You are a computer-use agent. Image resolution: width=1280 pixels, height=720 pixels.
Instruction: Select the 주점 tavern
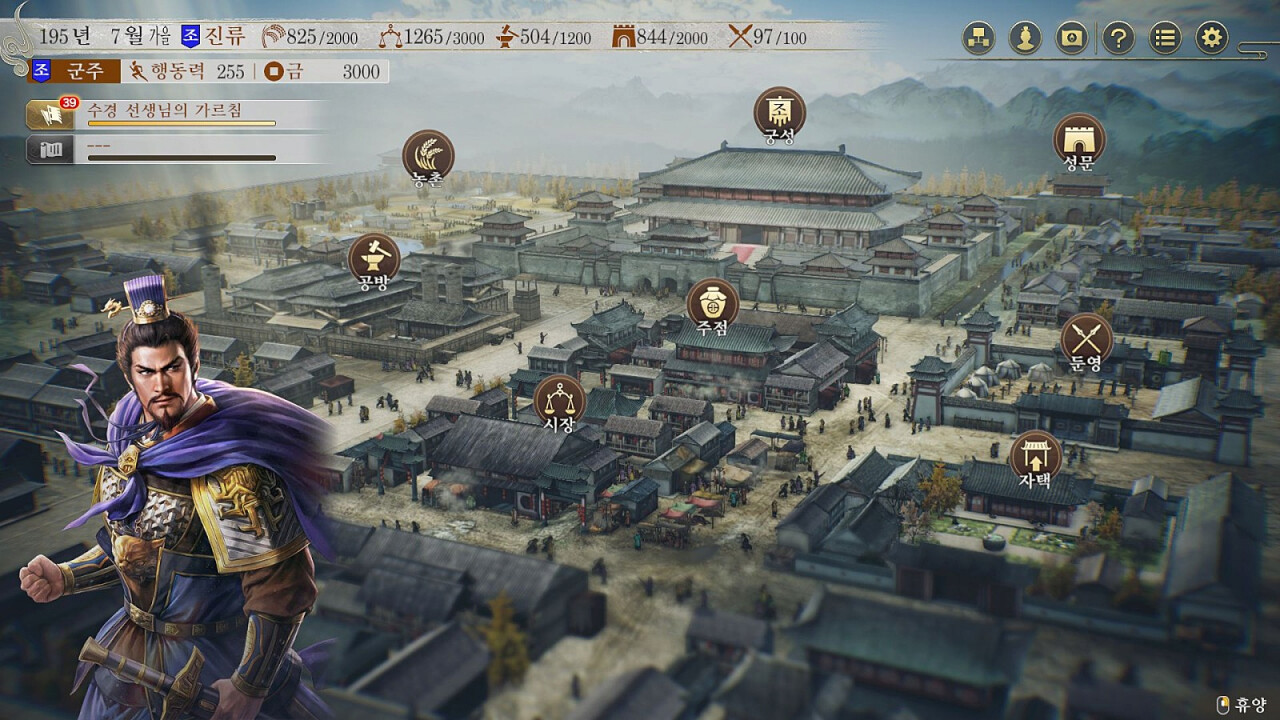tap(712, 303)
